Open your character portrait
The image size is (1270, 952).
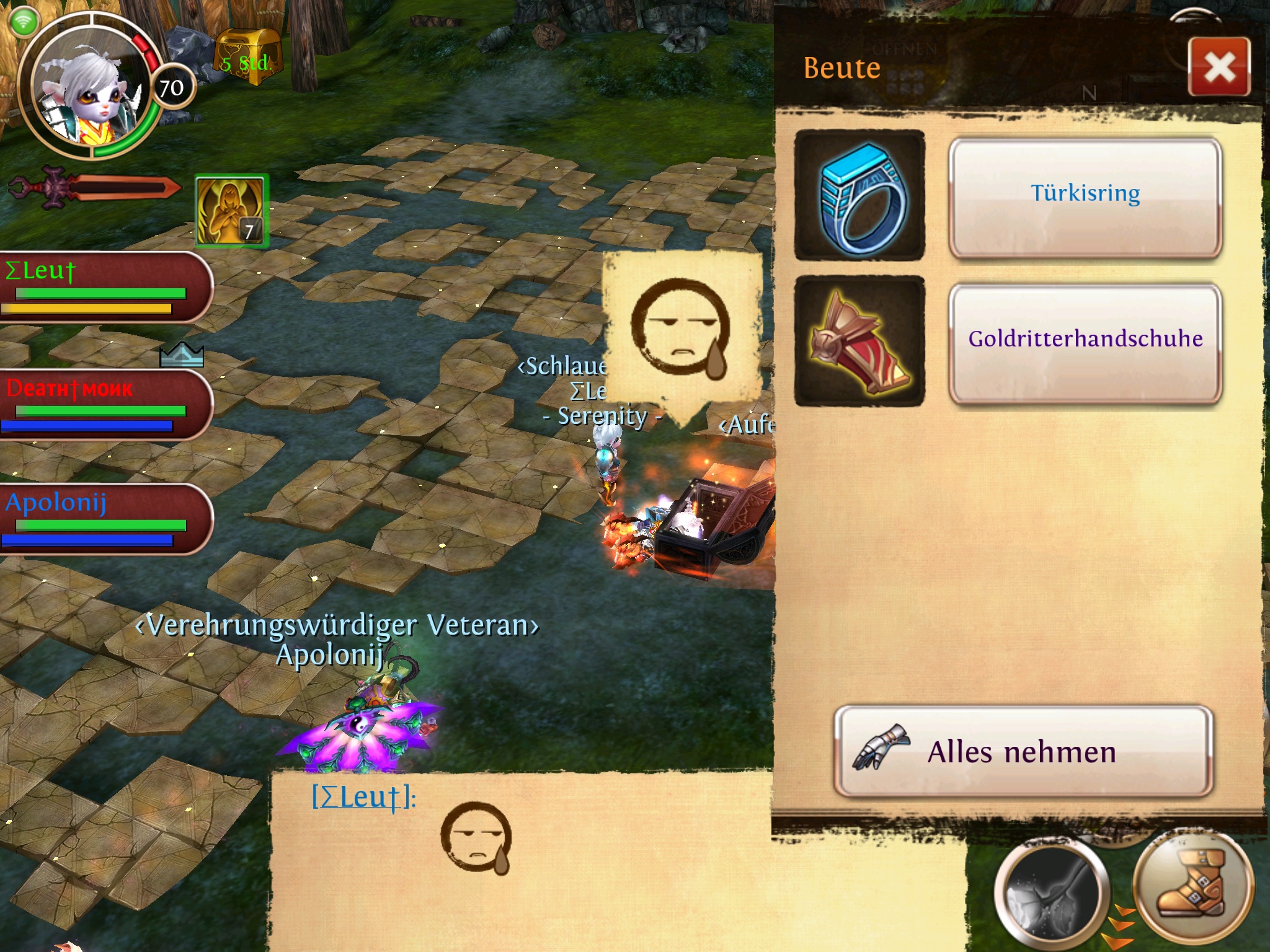tap(87, 87)
